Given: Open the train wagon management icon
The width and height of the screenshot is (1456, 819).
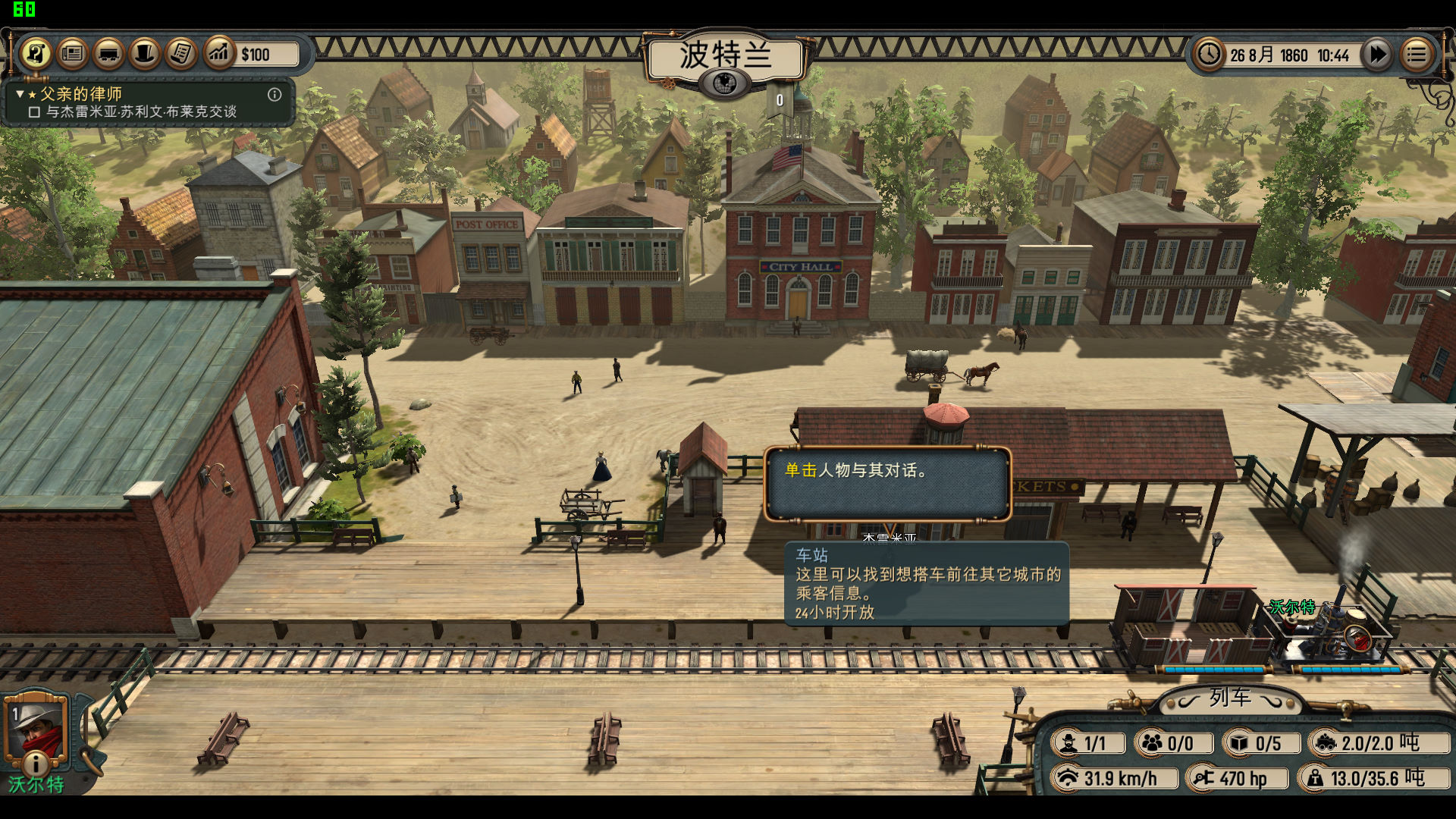Looking at the screenshot, I should 108,54.
